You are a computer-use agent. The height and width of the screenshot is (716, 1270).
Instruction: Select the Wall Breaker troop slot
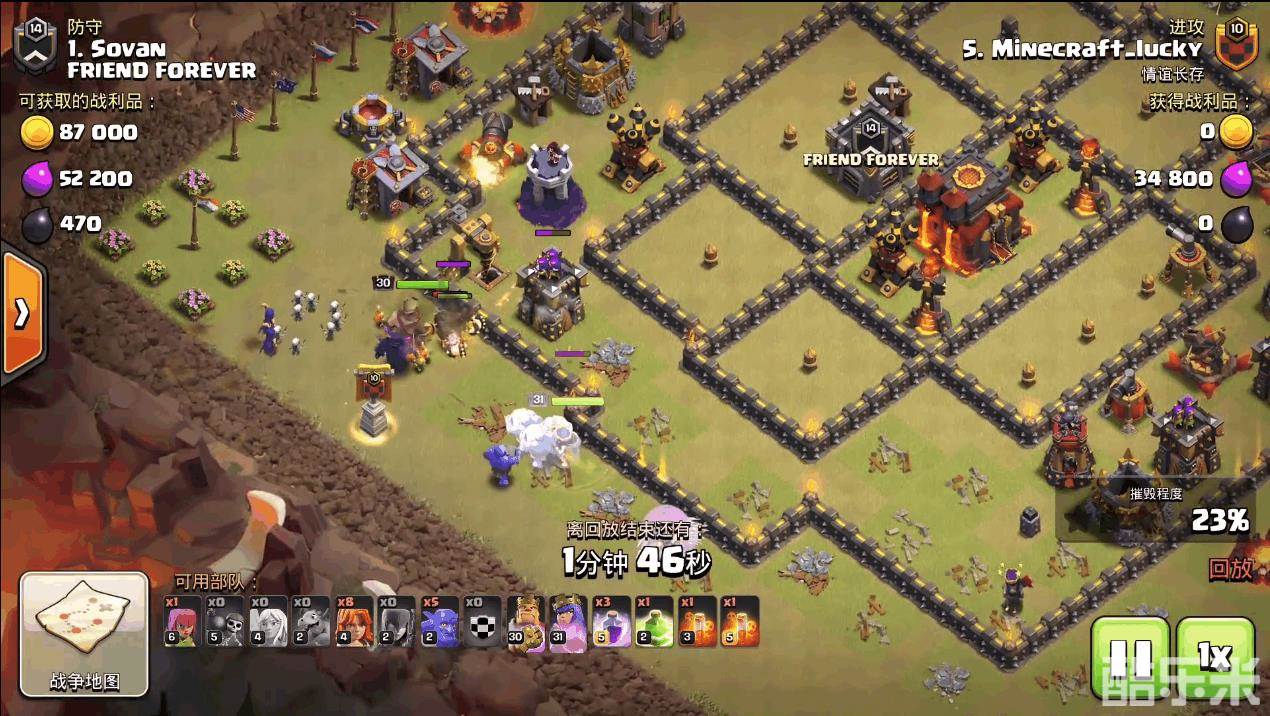(225, 622)
